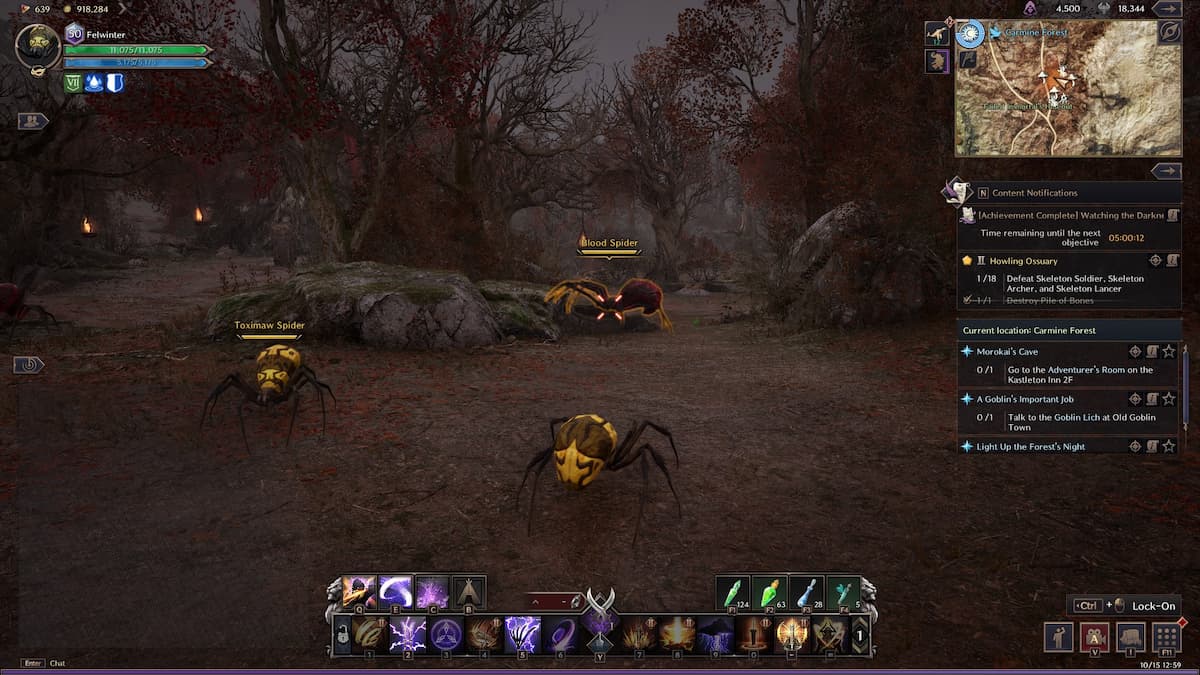Use the light green potion with 63 count
The width and height of the screenshot is (1200, 675).
coord(770,592)
